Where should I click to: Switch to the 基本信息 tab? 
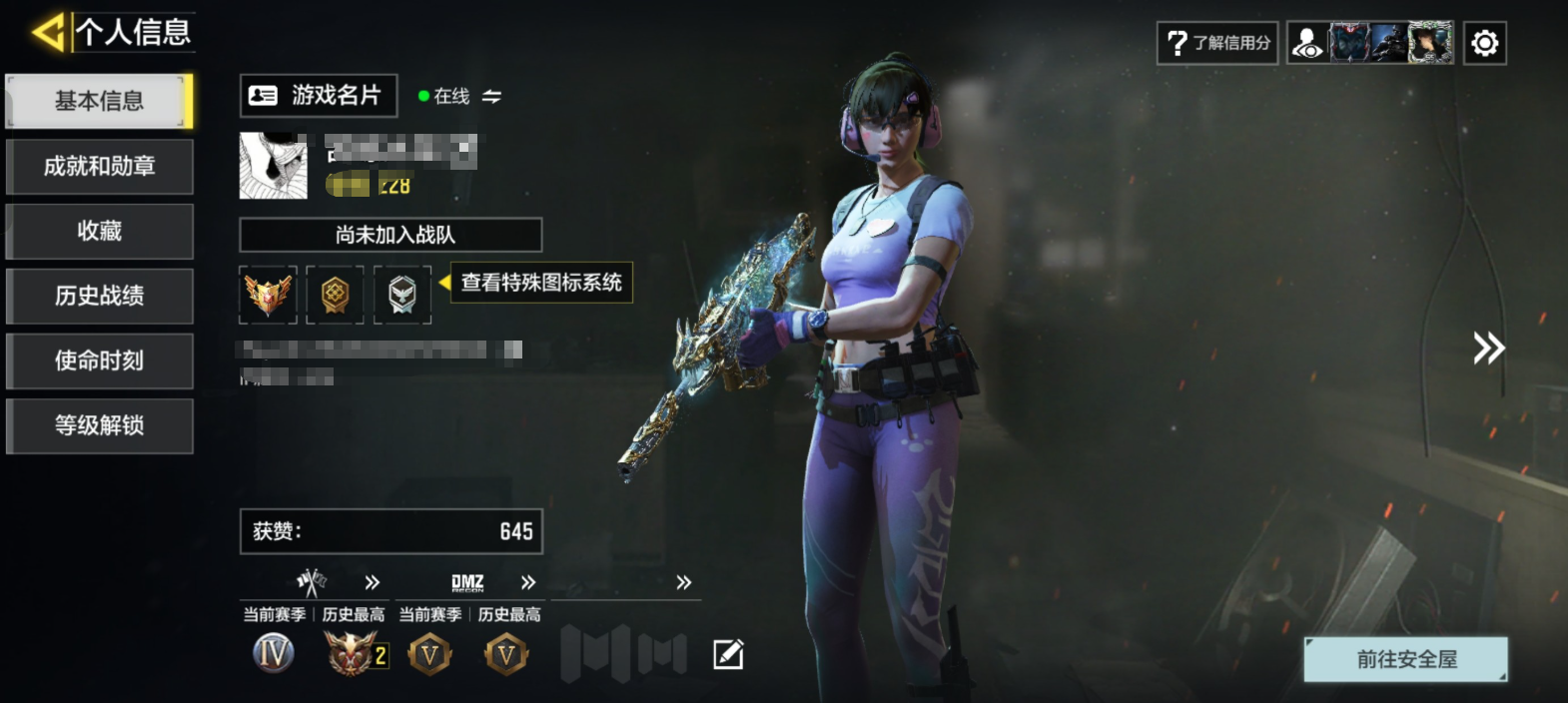coord(99,101)
